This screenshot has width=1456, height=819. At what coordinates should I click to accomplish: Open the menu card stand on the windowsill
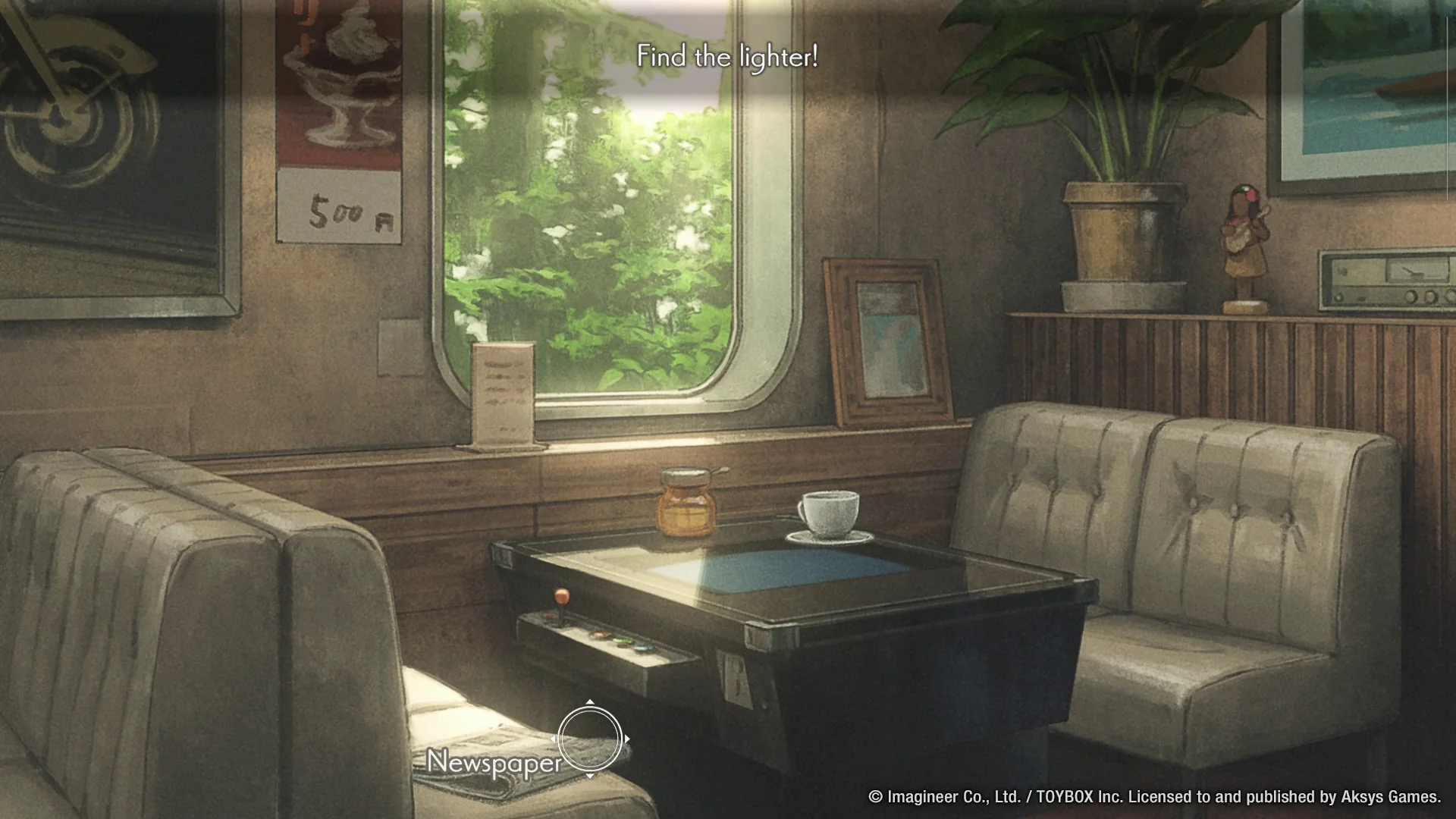tap(504, 394)
